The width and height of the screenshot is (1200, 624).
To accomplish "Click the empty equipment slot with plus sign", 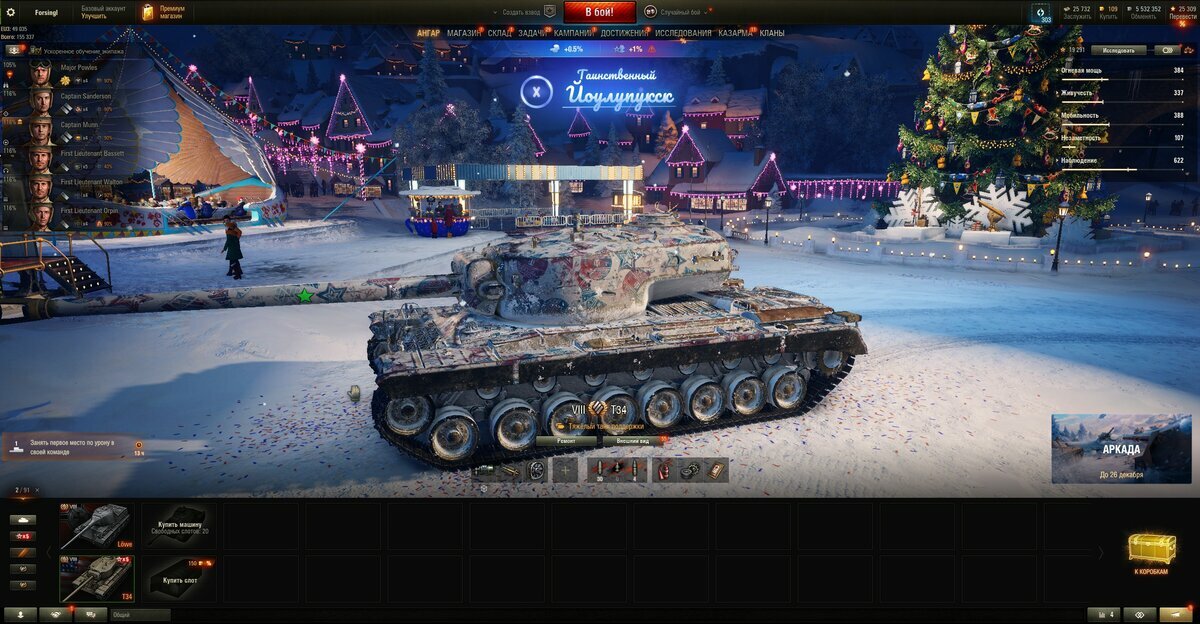I will (x=565, y=470).
